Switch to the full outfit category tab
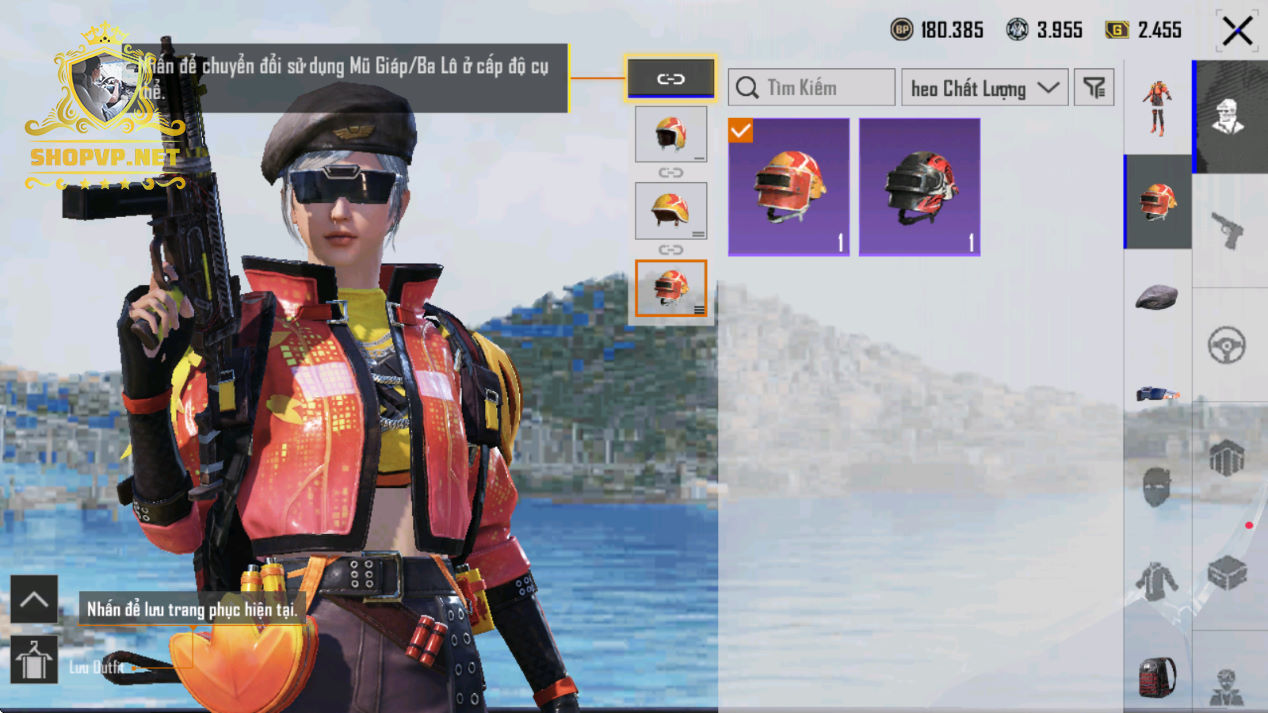The width and height of the screenshot is (1268, 713). tap(1157, 106)
